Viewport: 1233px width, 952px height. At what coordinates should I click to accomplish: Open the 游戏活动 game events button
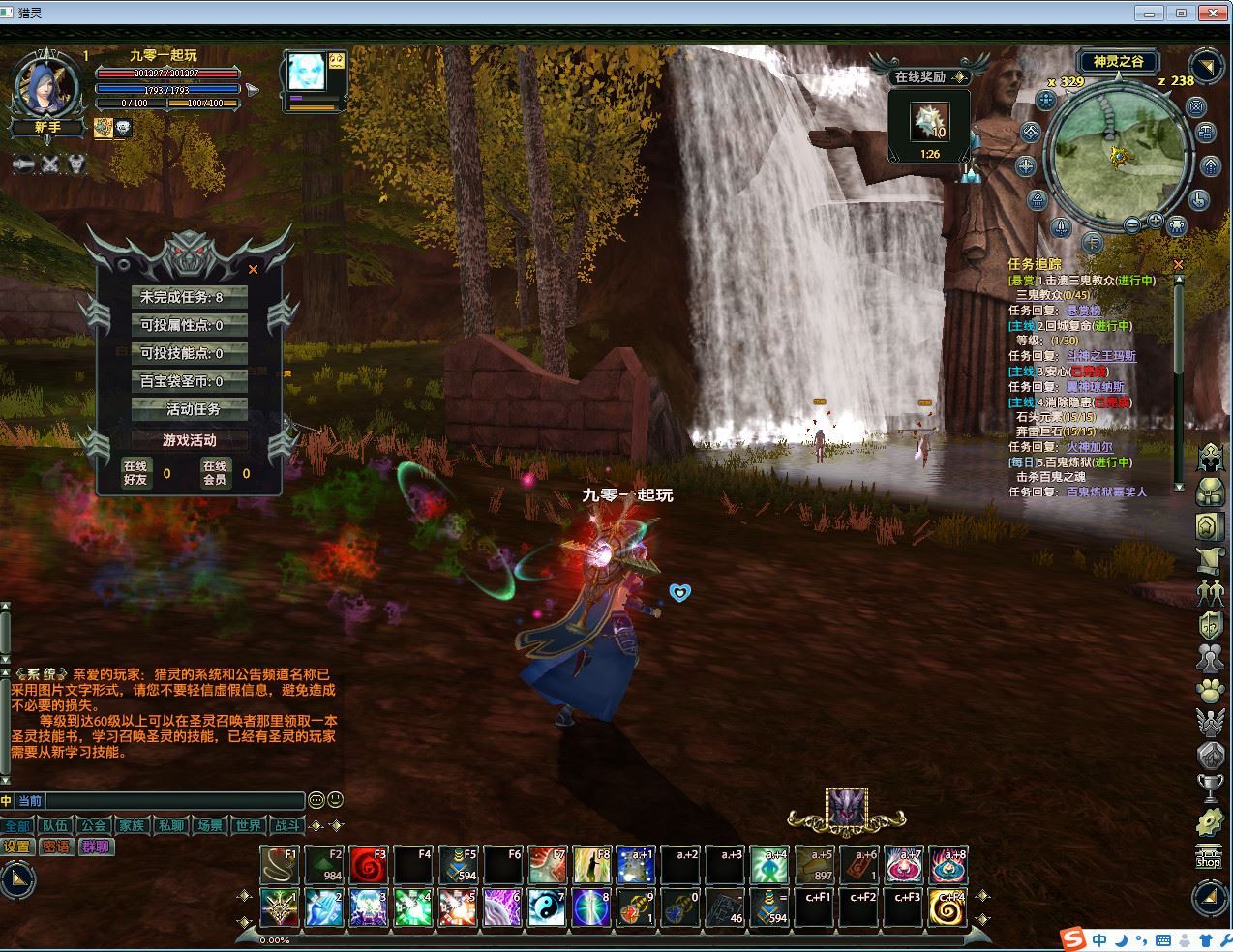[190, 440]
